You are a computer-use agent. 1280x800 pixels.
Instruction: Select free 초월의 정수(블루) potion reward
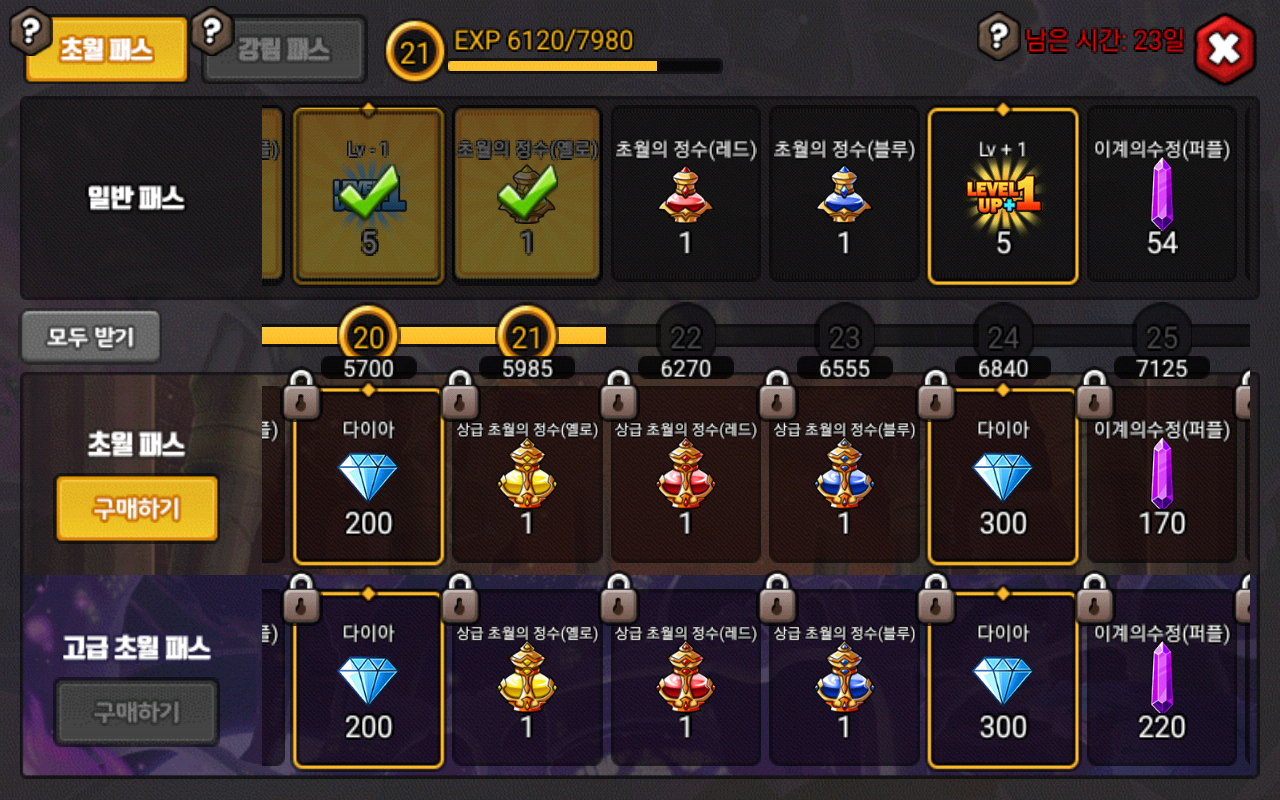(x=844, y=196)
